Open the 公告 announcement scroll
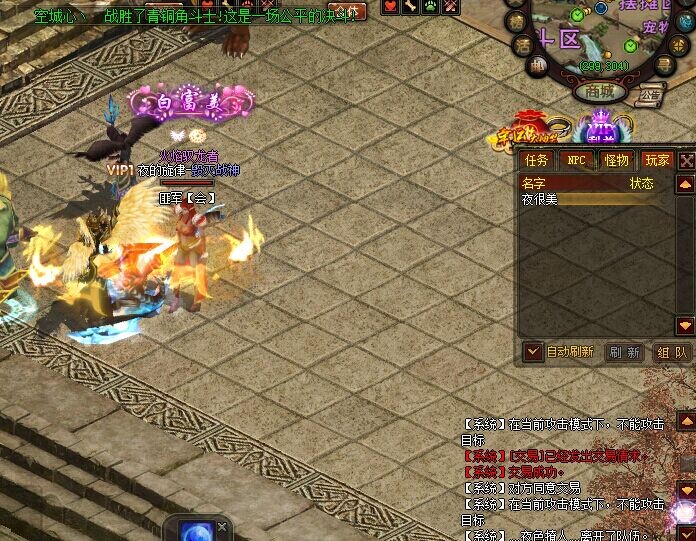Viewport: 696px width, 541px height. (651, 95)
